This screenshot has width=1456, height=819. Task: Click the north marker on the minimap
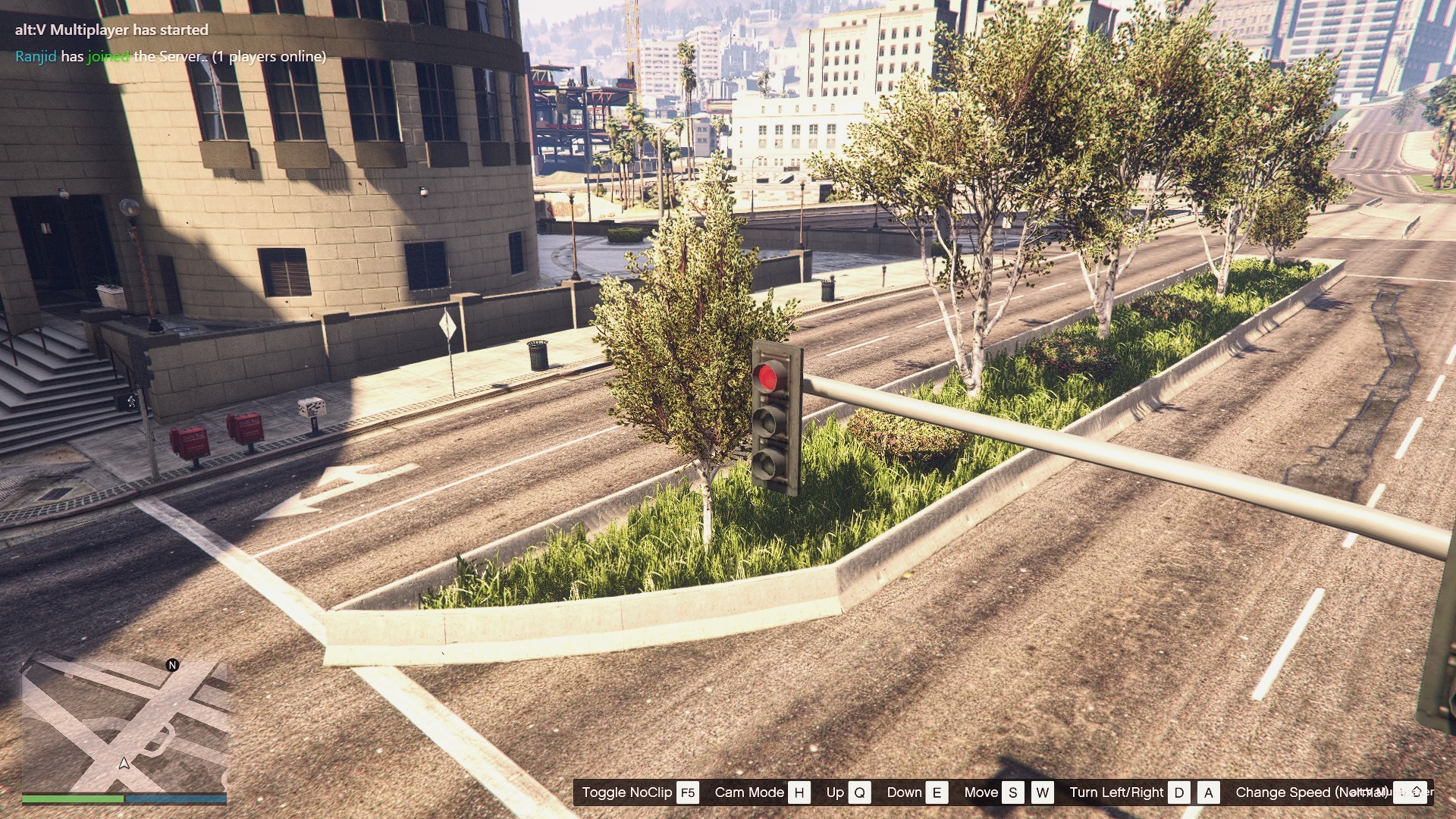172,665
